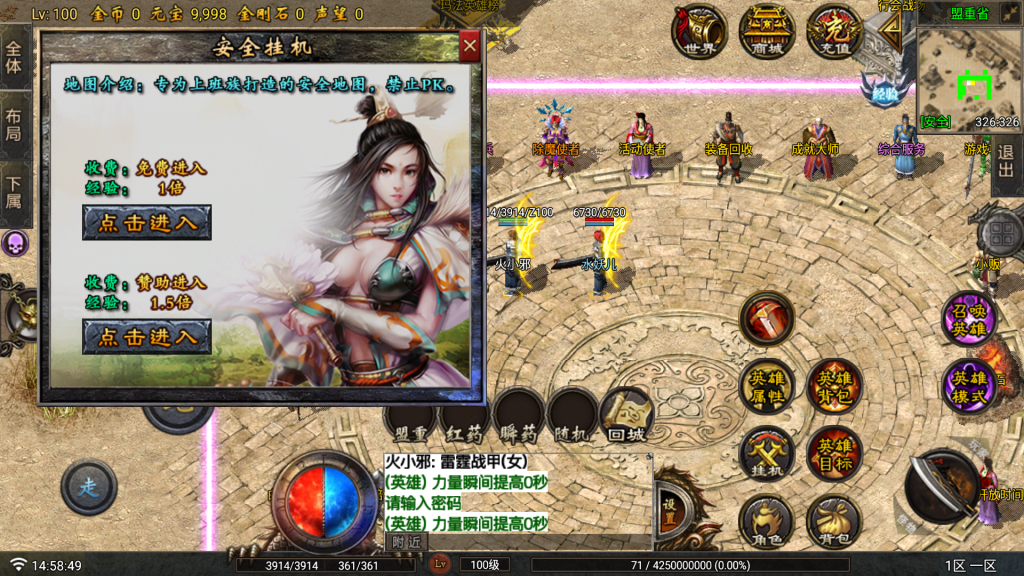Toggle the 英雄模式 hero mode
The height and width of the screenshot is (576, 1024).
pyautogui.click(x=968, y=386)
